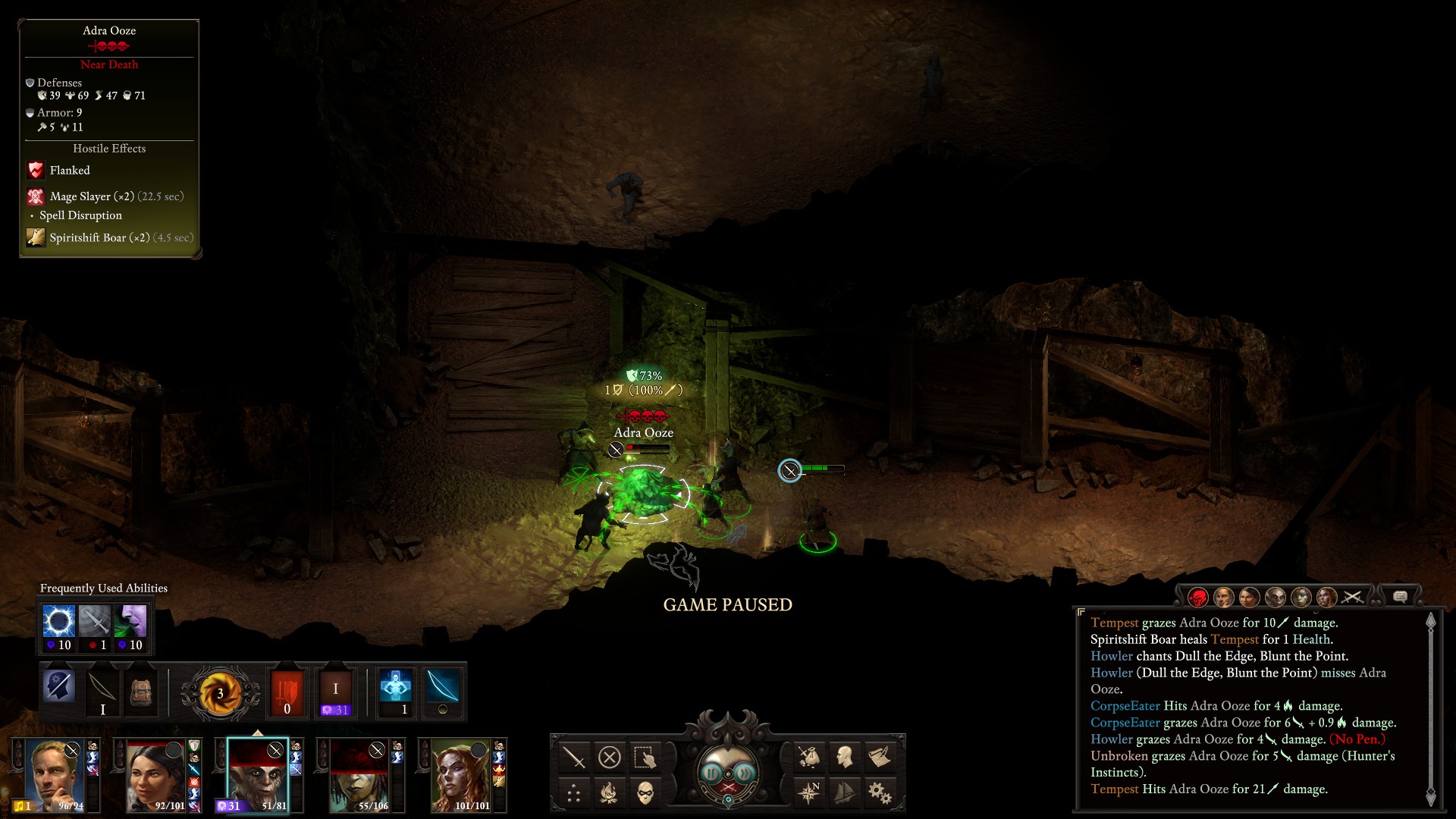Open inventory with the loot bag icon

[x=808, y=757]
